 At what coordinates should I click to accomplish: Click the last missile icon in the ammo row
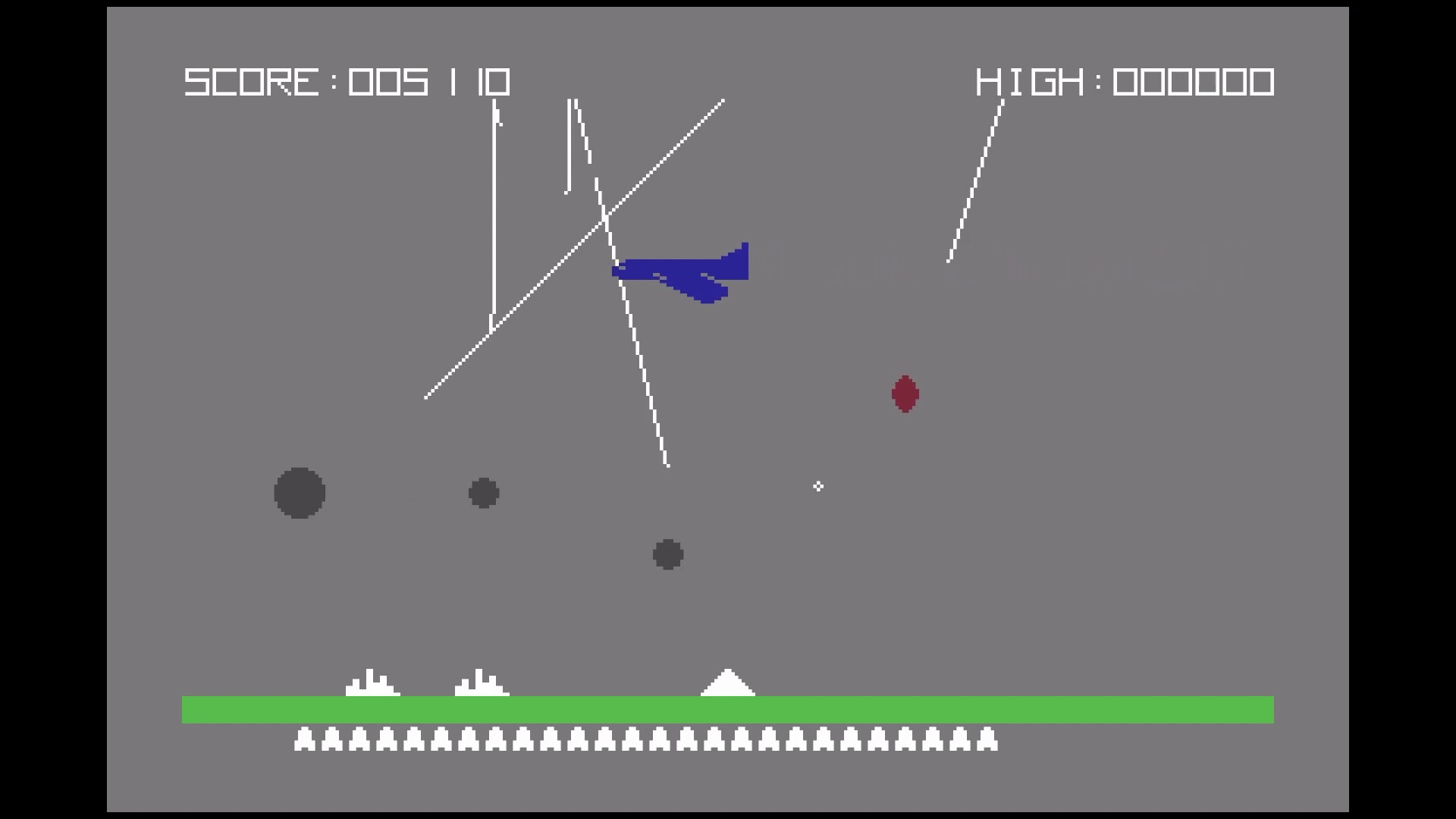[987, 739]
